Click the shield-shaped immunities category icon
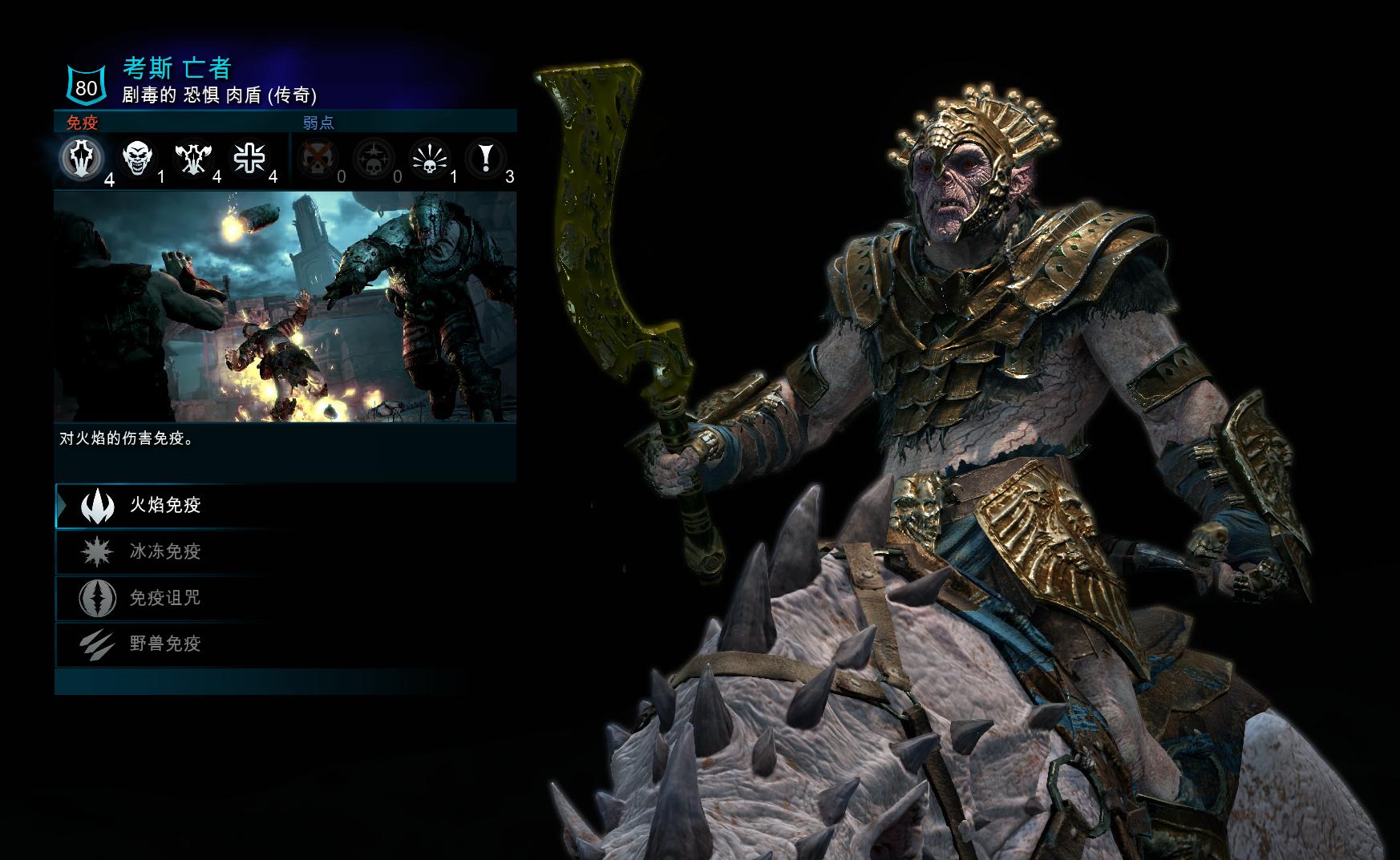Screen dimensions: 1400x860 [x=82, y=158]
